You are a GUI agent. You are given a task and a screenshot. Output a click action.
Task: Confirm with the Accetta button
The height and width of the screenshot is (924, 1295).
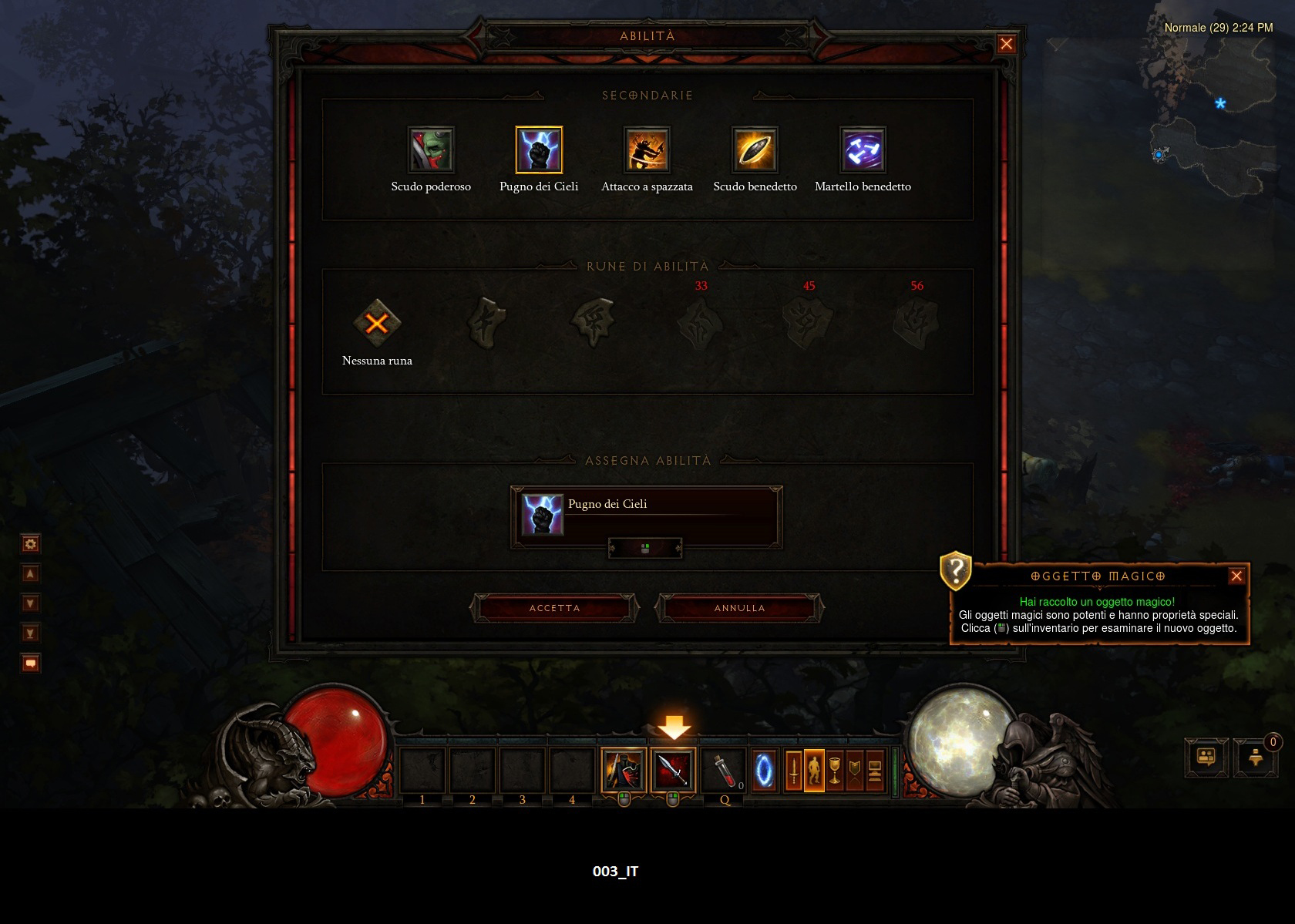point(554,608)
